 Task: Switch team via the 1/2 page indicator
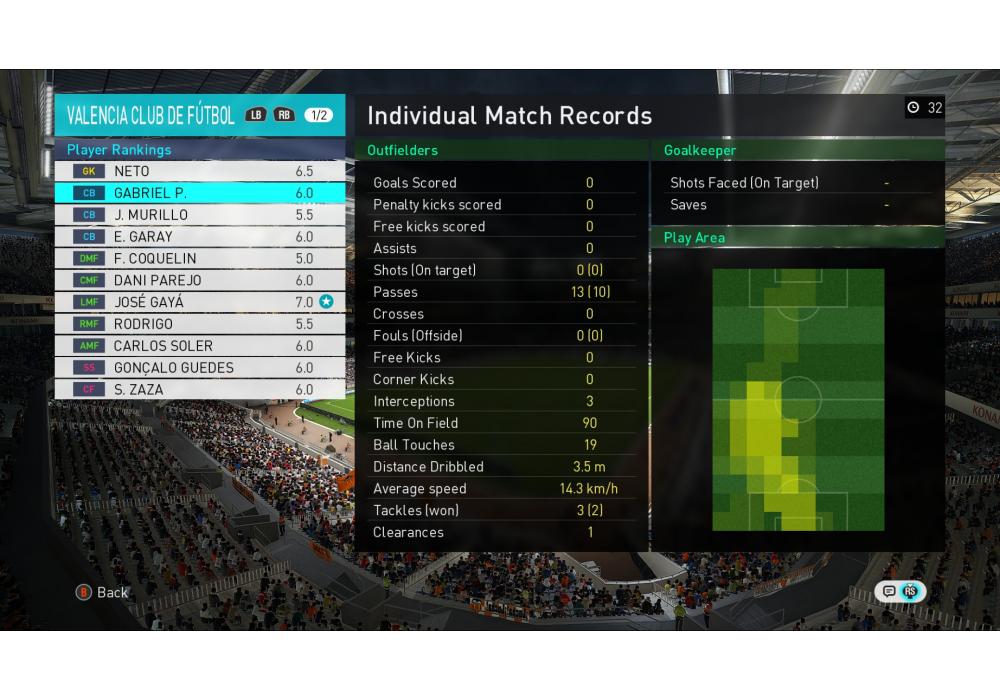click(319, 115)
